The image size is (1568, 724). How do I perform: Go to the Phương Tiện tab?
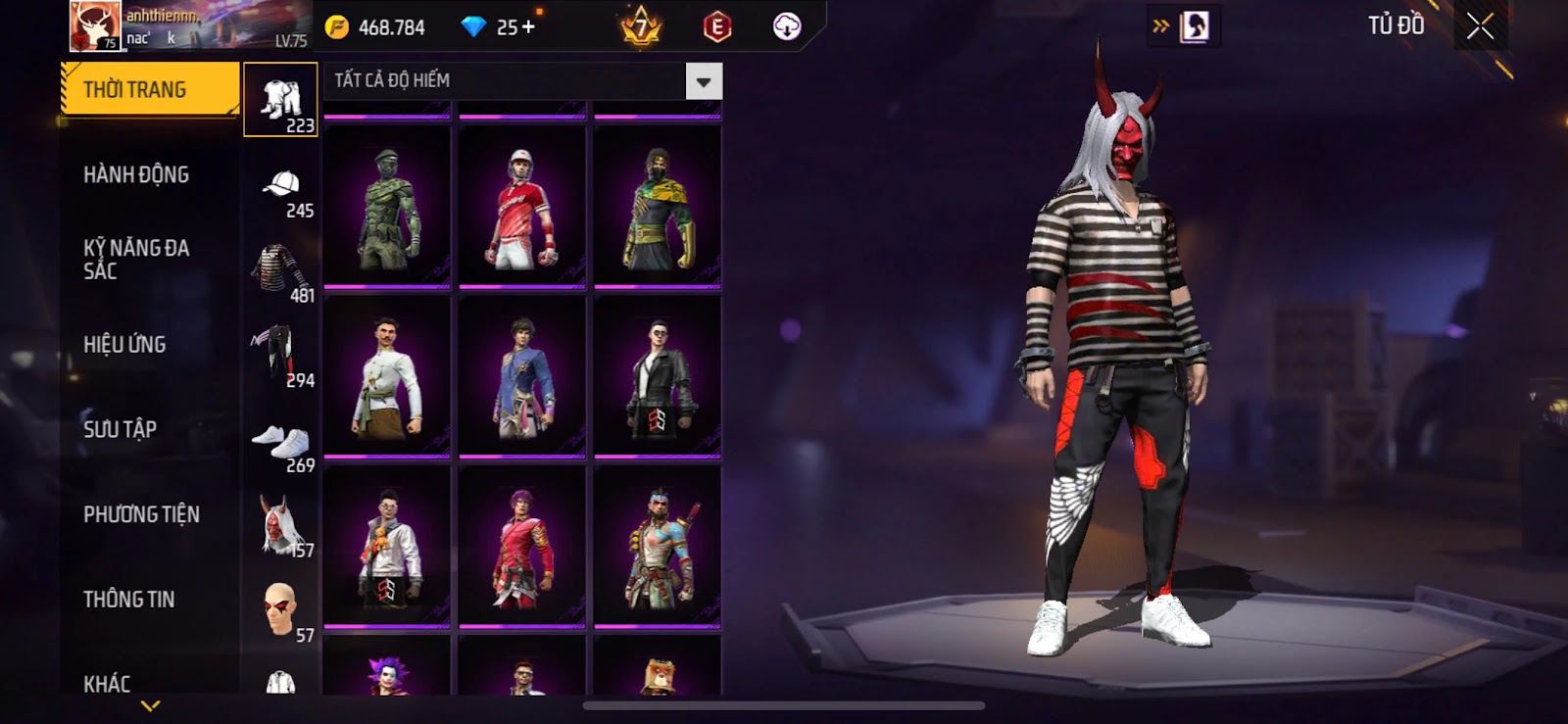[x=141, y=514]
